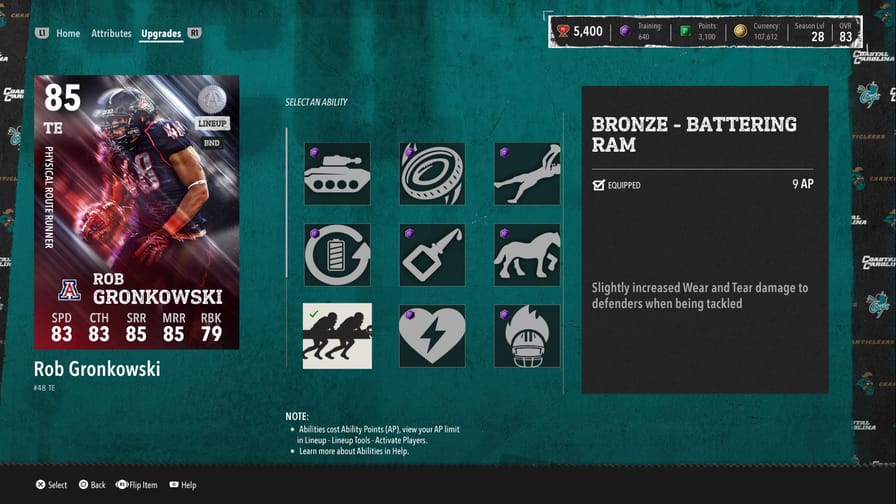
Task: Choose the heart with lightning ability icon
Action: pos(432,336)
